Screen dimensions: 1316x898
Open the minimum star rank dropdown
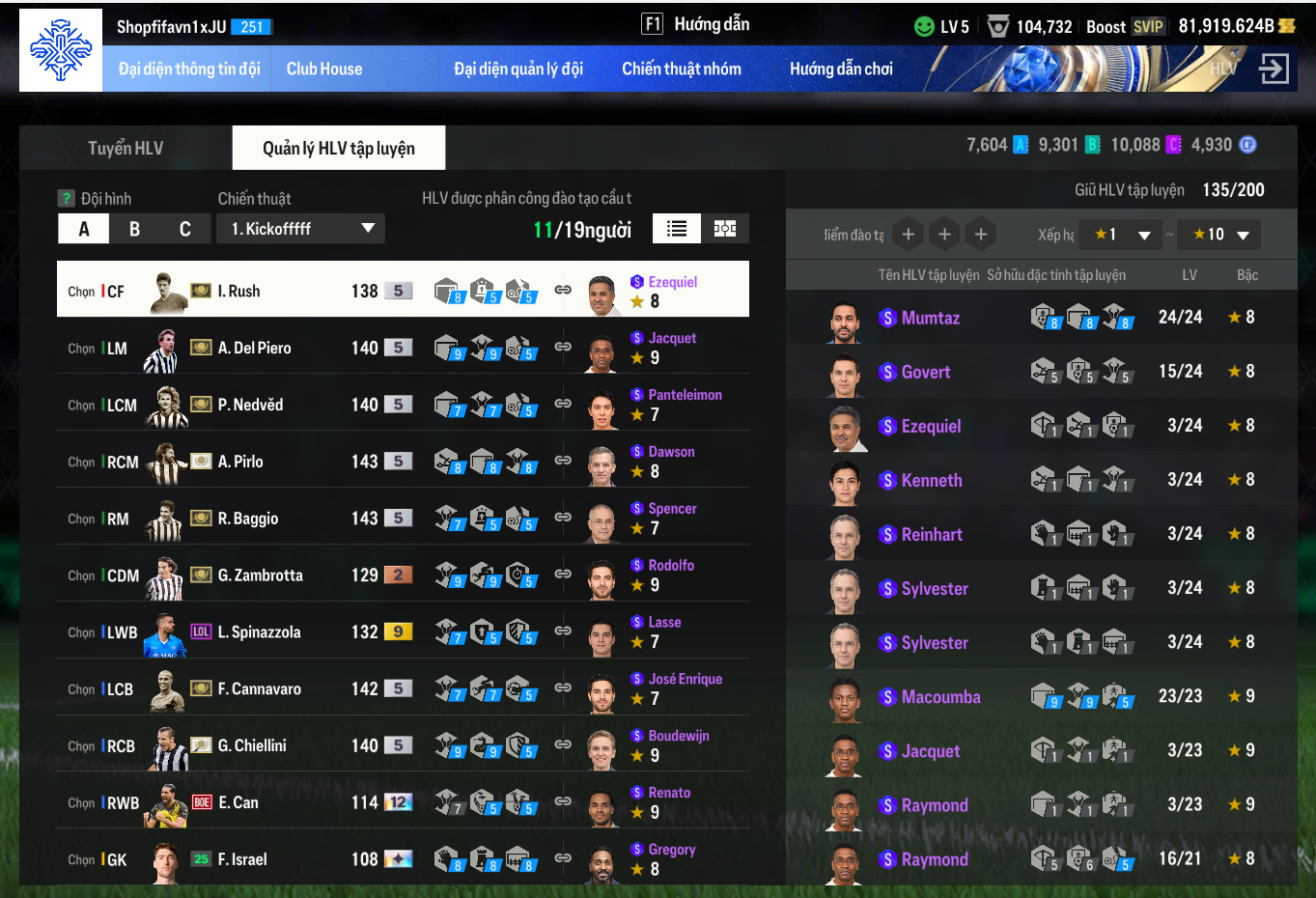(1122, 235)
